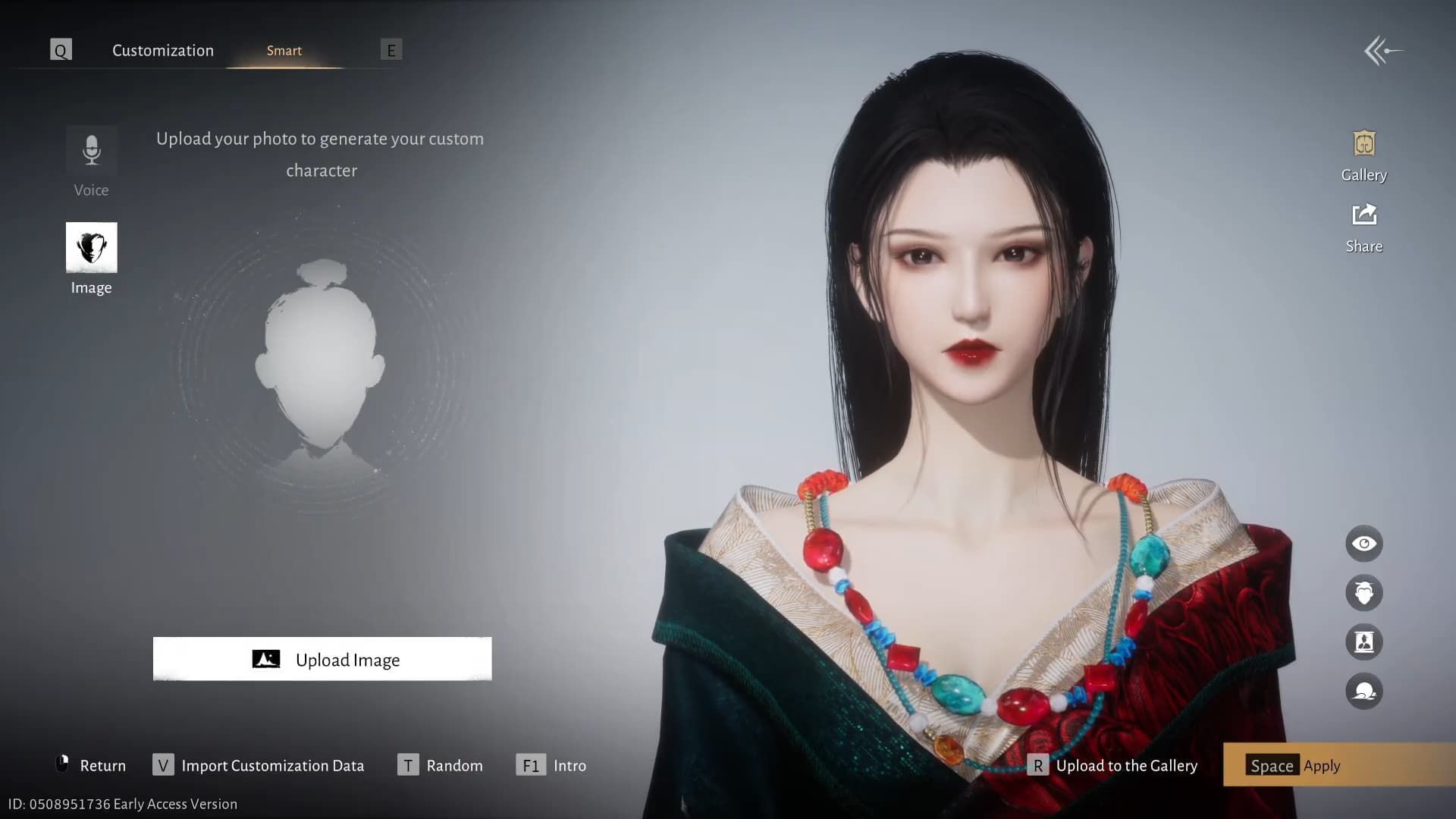Upload to the Gallery

pyautogui.click(x=1112, y=765)
